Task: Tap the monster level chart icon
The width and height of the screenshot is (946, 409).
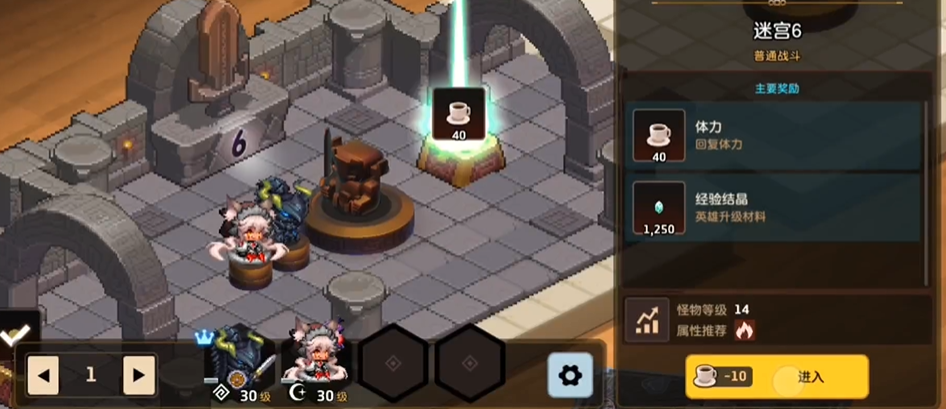Action: click(646, 319)
